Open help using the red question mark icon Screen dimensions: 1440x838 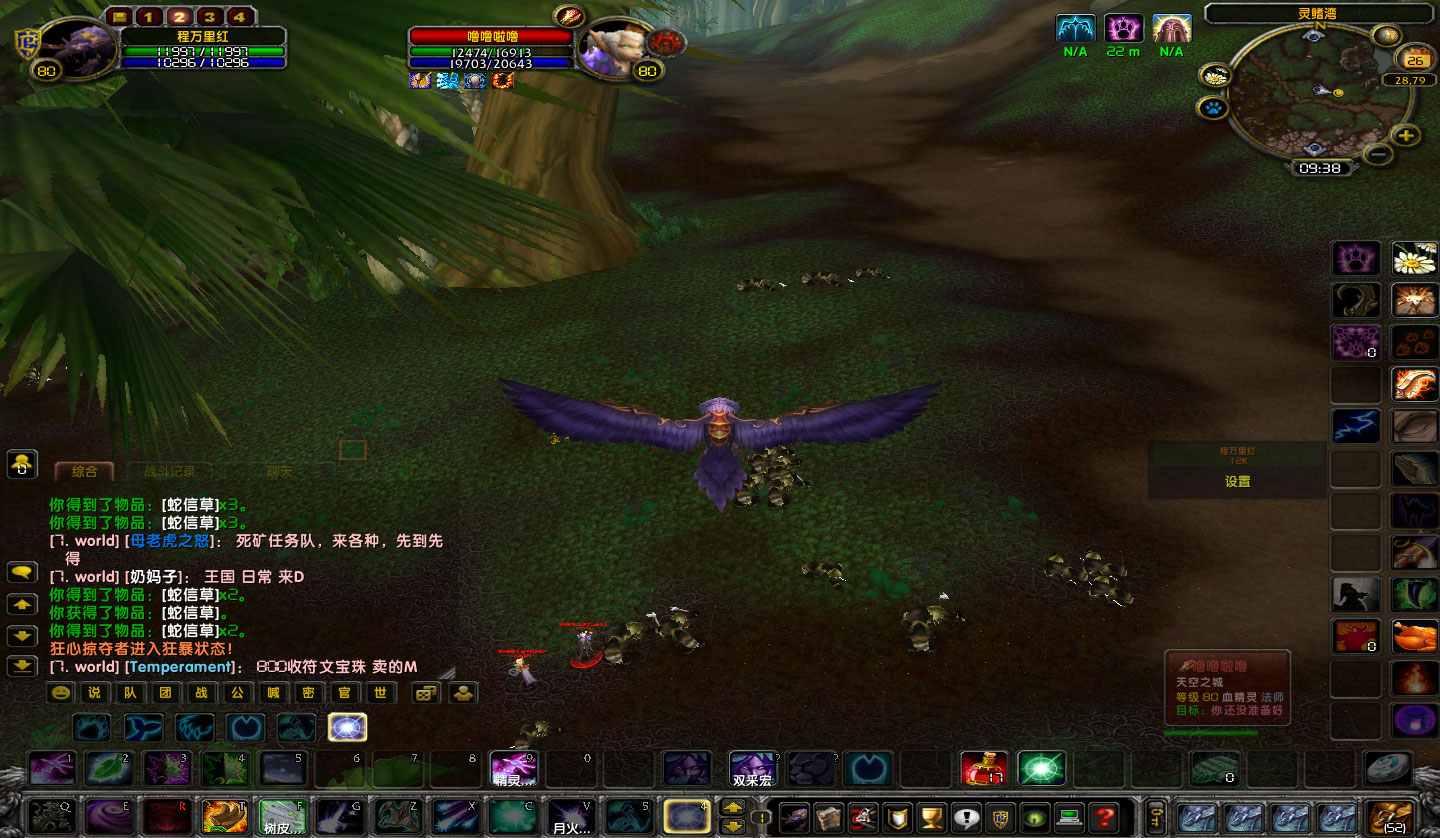[x=1104, y=820]
